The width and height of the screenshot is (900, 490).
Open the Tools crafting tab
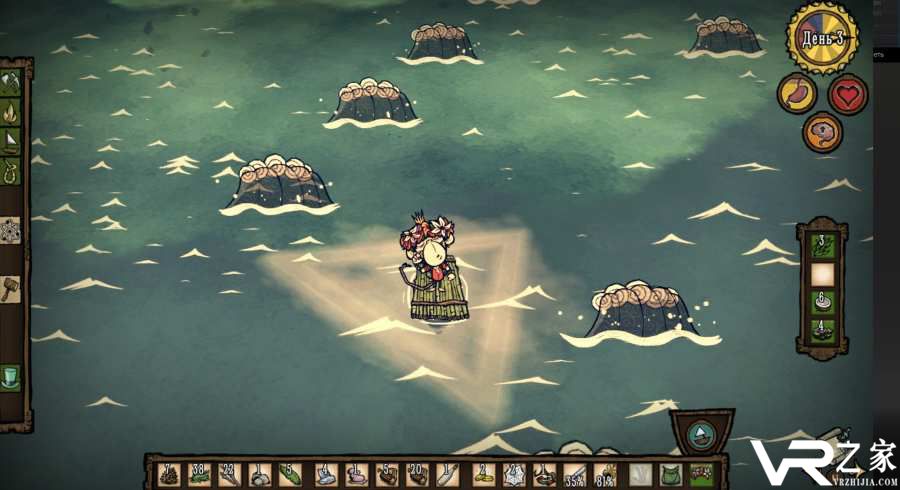point(12,81)
